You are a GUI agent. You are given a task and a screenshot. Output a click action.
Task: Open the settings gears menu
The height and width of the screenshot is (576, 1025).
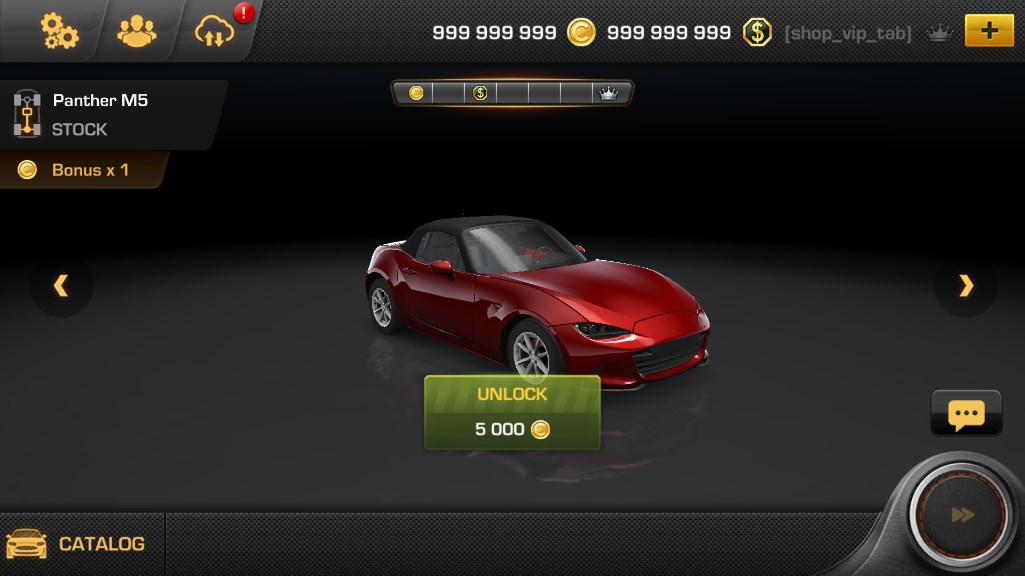(x=59, y=31)
